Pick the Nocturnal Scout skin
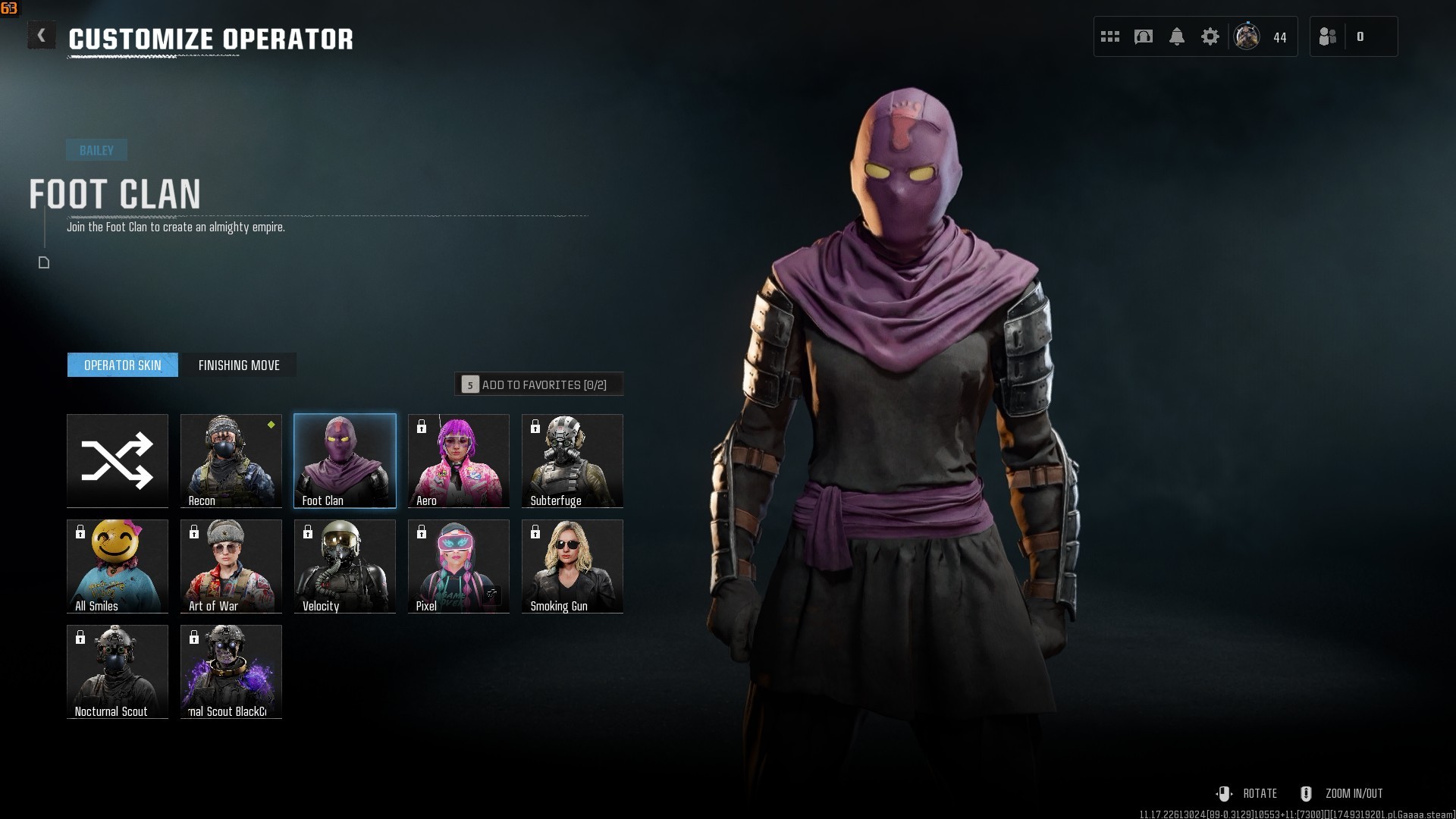This screenshot has height=819, width=1456. pyautogui.click(x=118, y=671)
